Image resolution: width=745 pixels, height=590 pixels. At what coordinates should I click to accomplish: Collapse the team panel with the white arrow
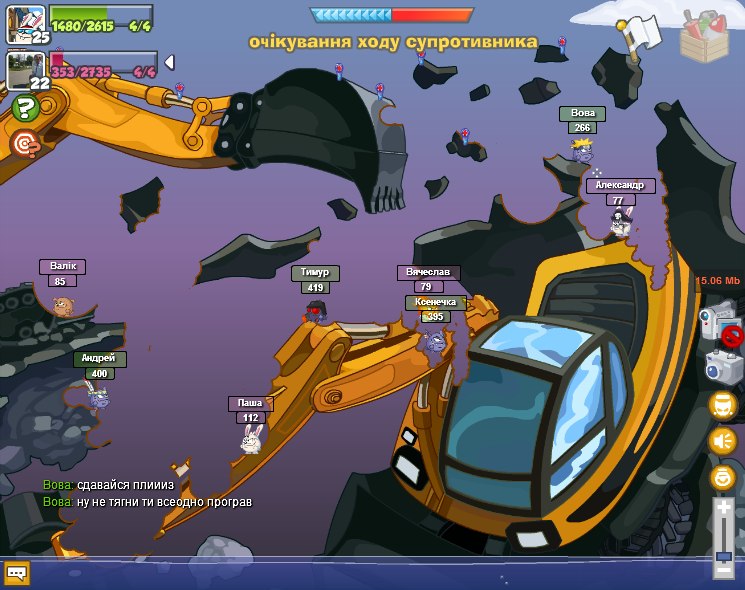point(169,63)
